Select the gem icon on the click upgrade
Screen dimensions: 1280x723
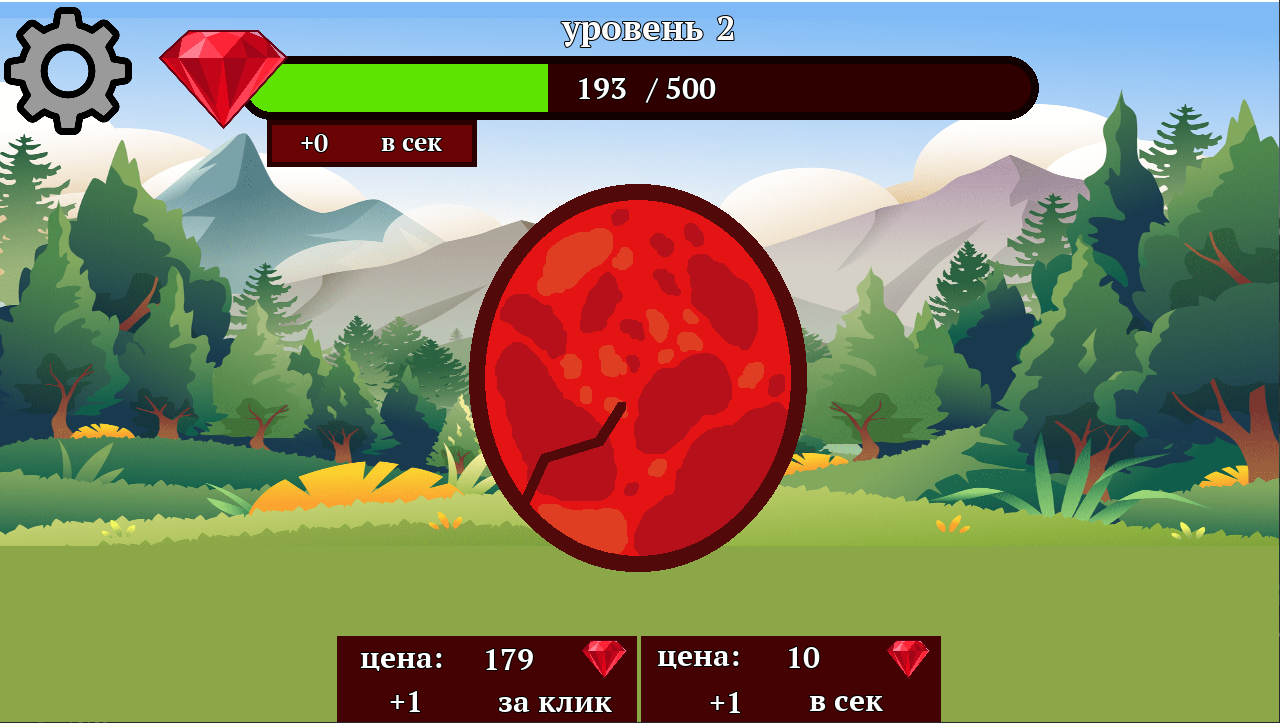(x=602, y=657)
